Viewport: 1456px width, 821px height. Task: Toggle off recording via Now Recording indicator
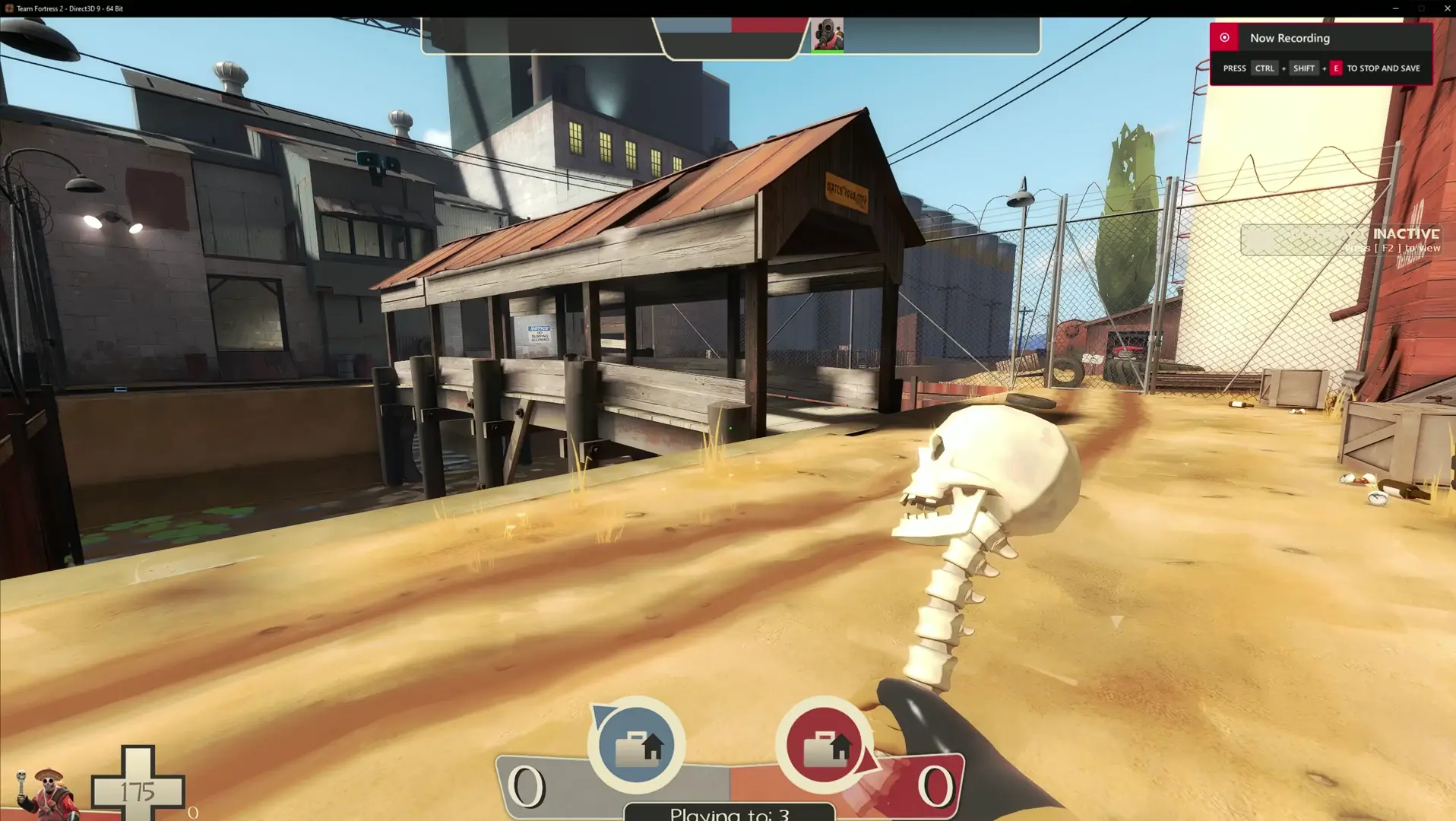1290,37
